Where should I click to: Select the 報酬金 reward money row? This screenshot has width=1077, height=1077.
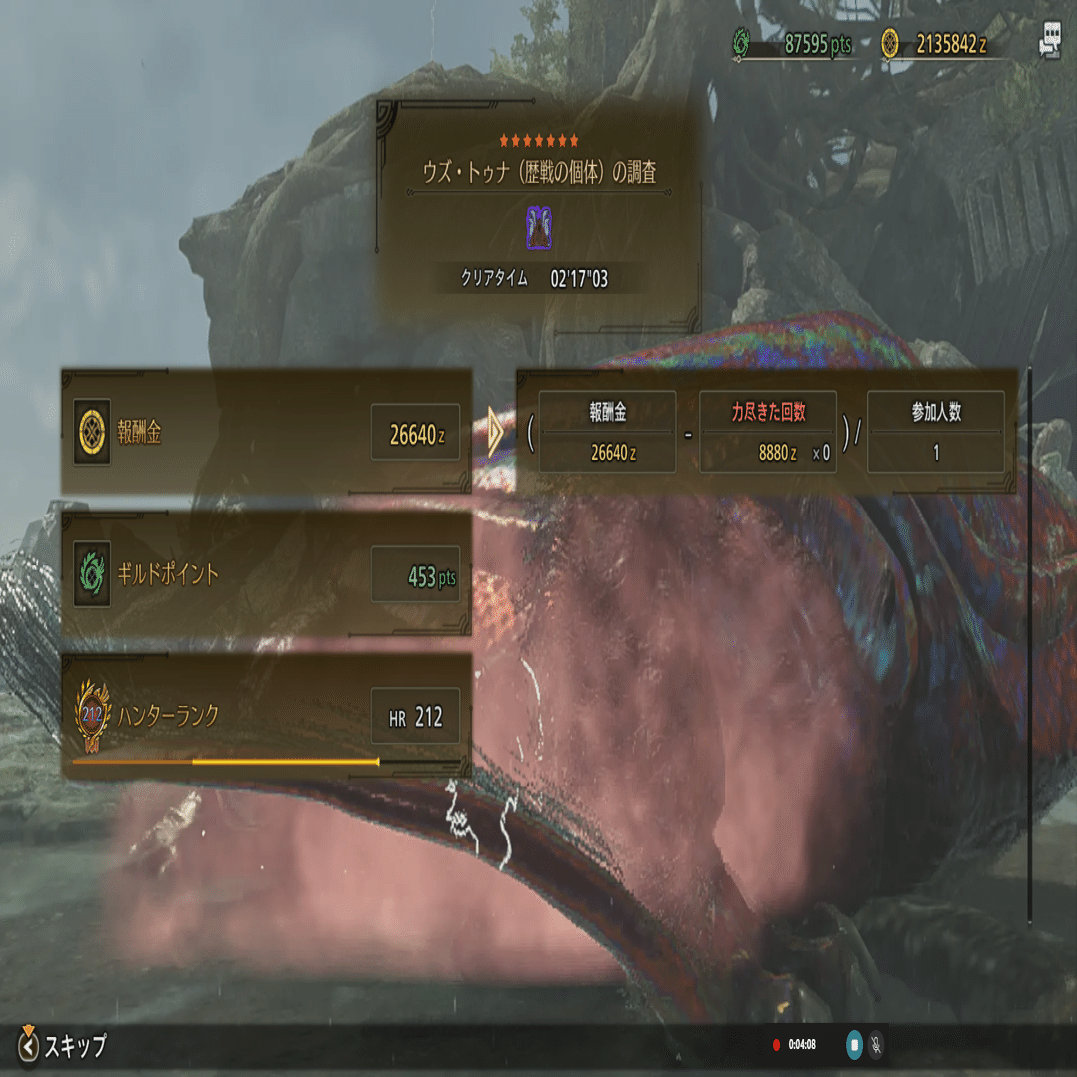point(266,432)
